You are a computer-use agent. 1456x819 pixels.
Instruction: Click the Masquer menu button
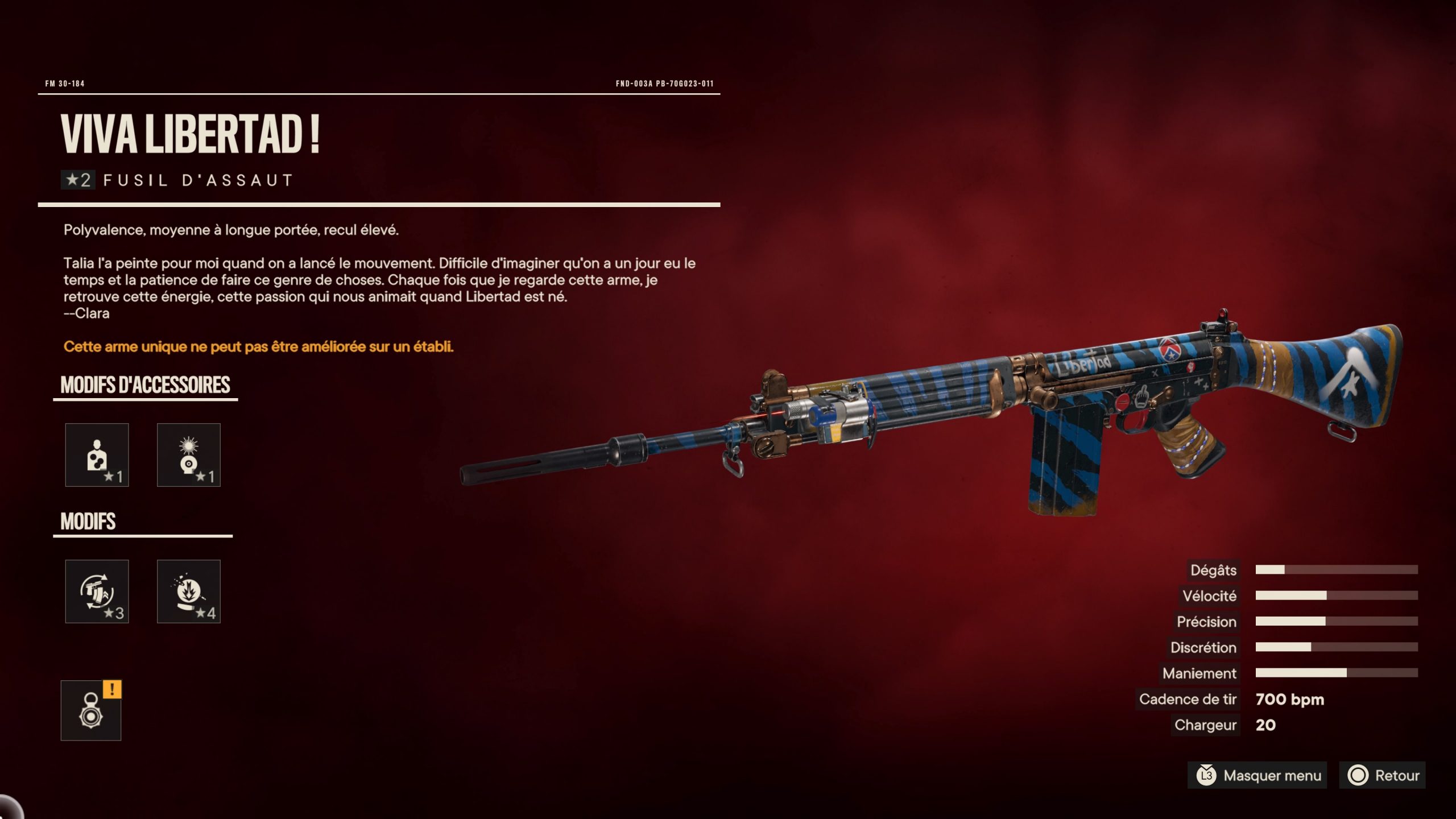(x=1257, y=775)
